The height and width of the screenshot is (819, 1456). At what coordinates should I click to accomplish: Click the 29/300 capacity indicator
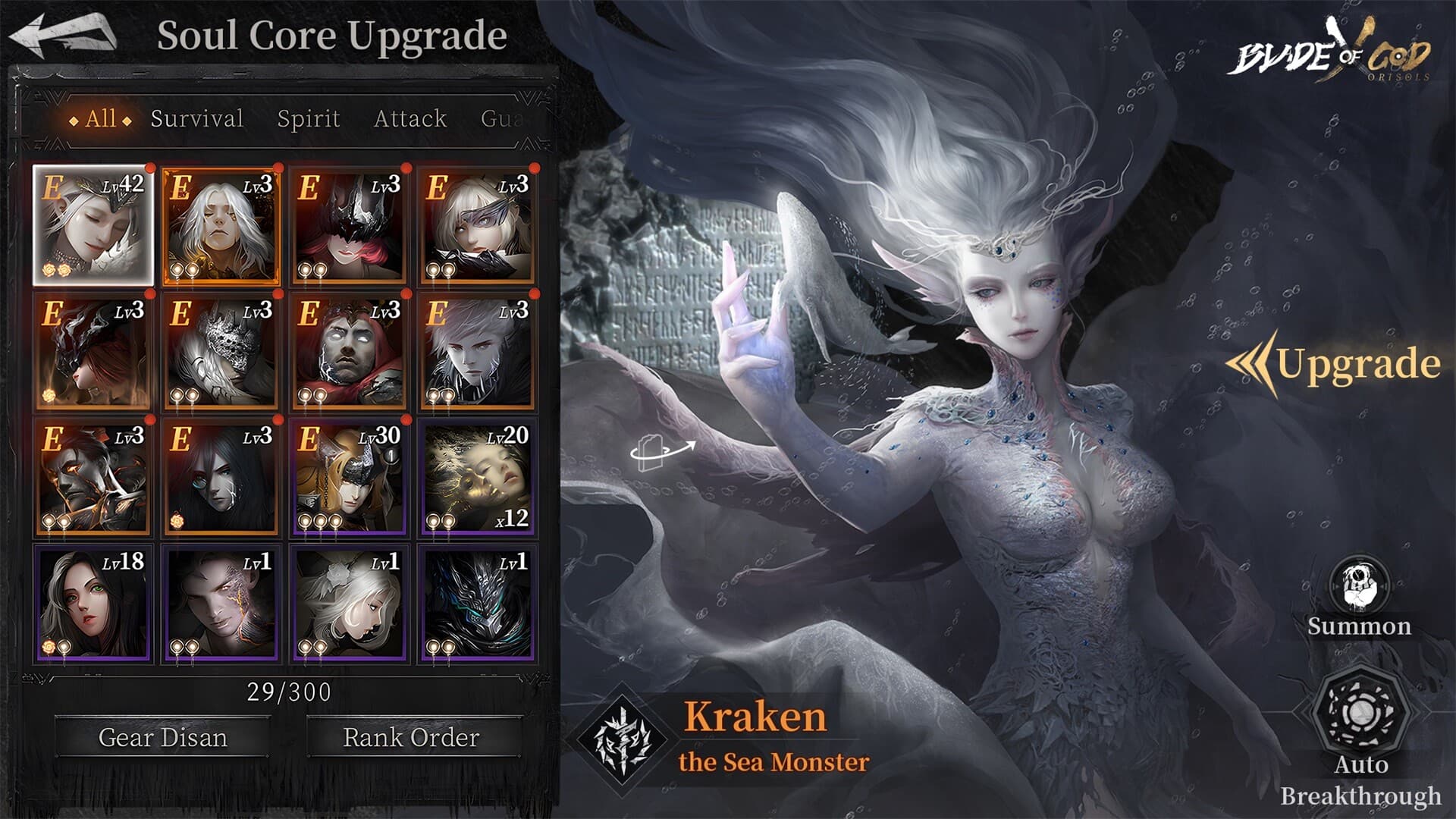coord(287,692)
